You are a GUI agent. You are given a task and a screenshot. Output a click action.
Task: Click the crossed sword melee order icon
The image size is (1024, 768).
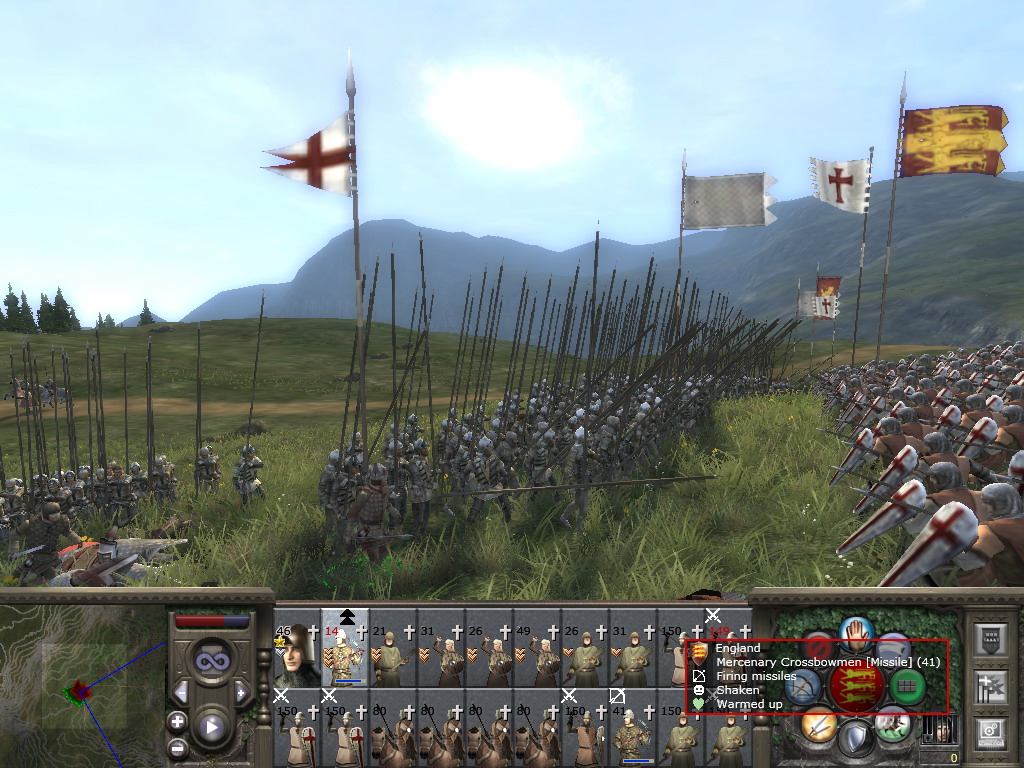pyautogui.click(x=819, y=723)
